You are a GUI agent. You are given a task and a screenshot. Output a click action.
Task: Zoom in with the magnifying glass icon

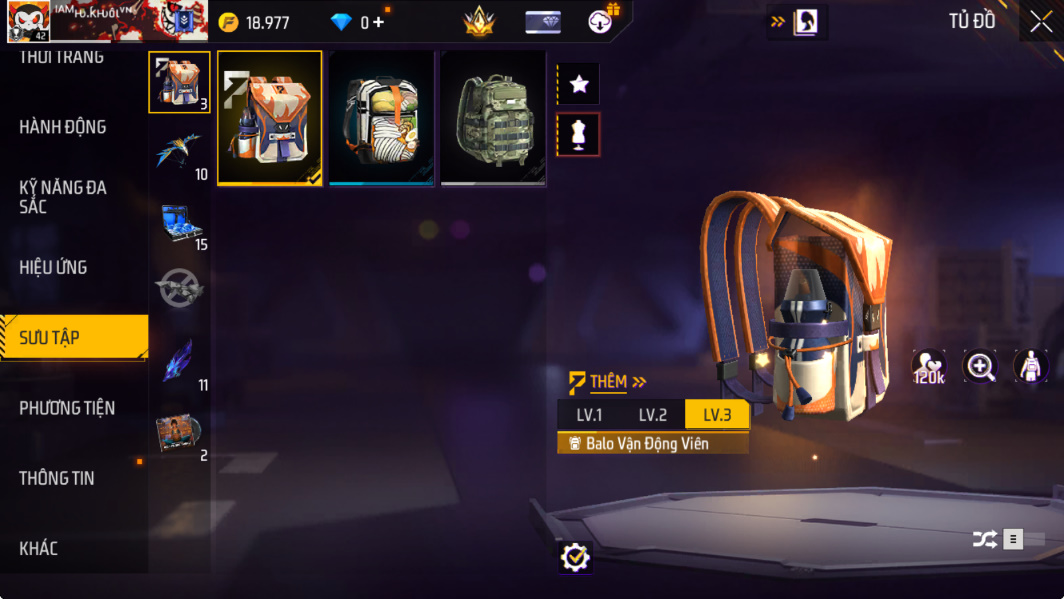tap(980, 367)
